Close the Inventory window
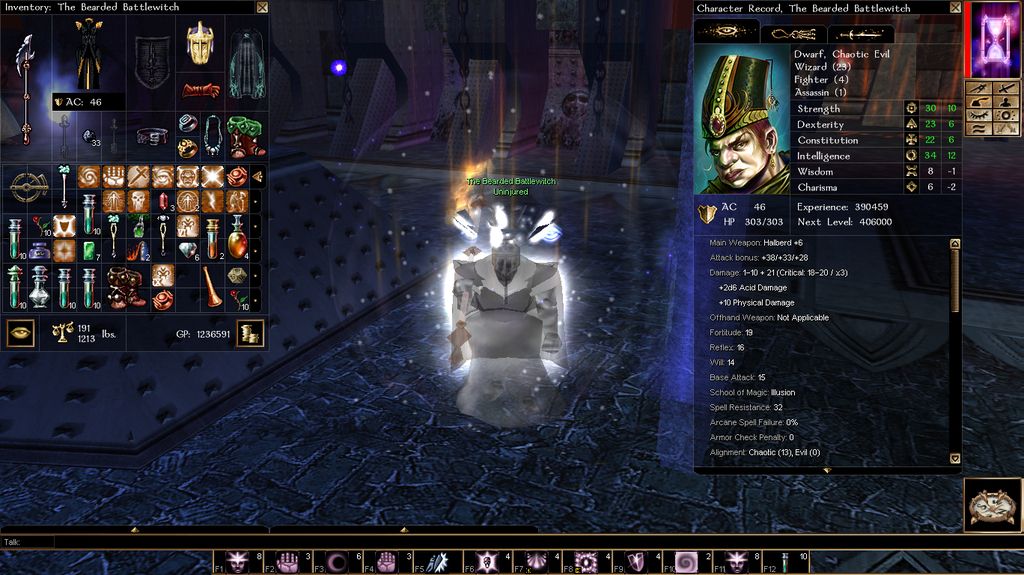Image resolution: width=1024 pixels, height=575 pixels. [x=262, y=7]
